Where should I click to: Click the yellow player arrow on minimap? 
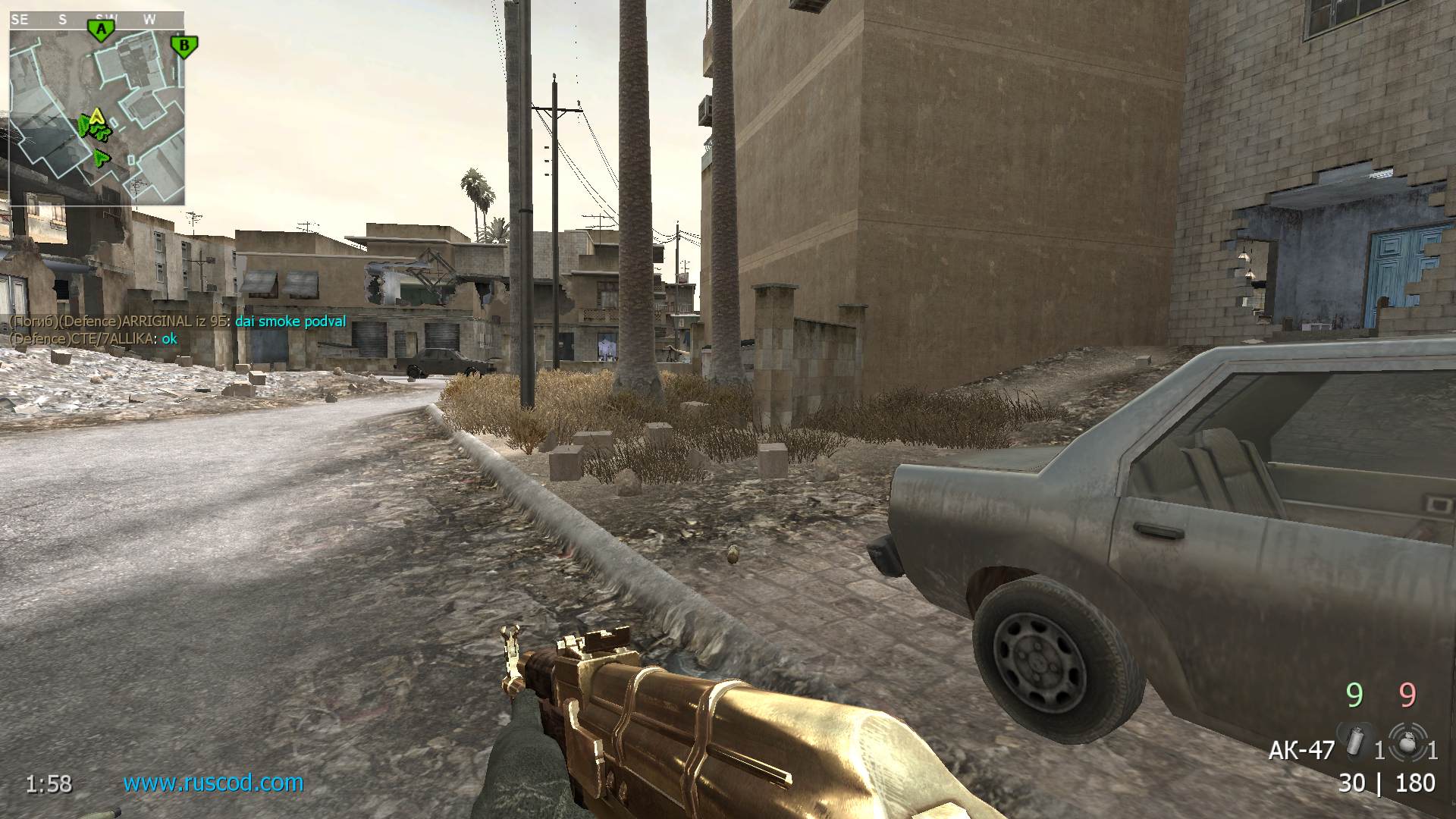tap(96, 117)
